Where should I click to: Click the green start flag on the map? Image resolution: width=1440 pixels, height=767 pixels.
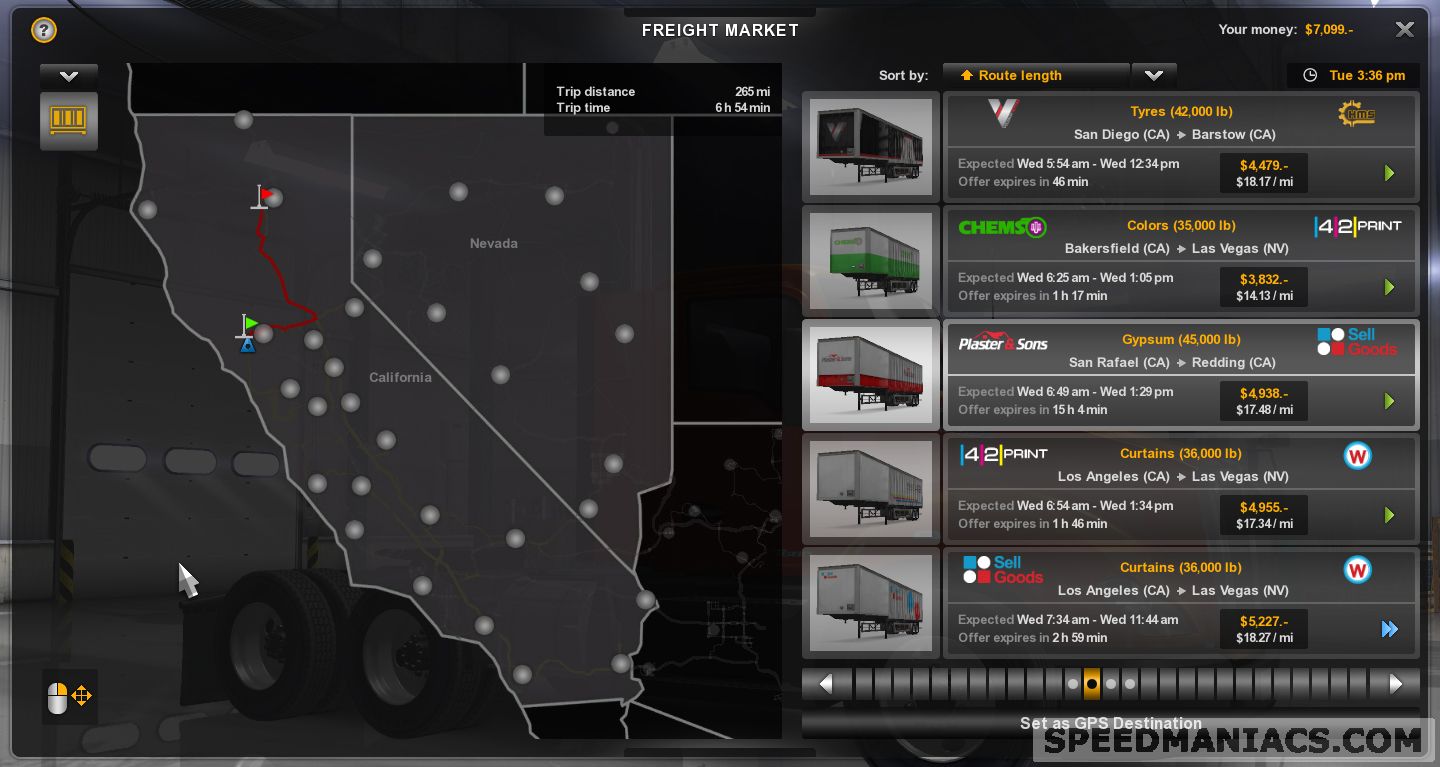tap(249, 324)
